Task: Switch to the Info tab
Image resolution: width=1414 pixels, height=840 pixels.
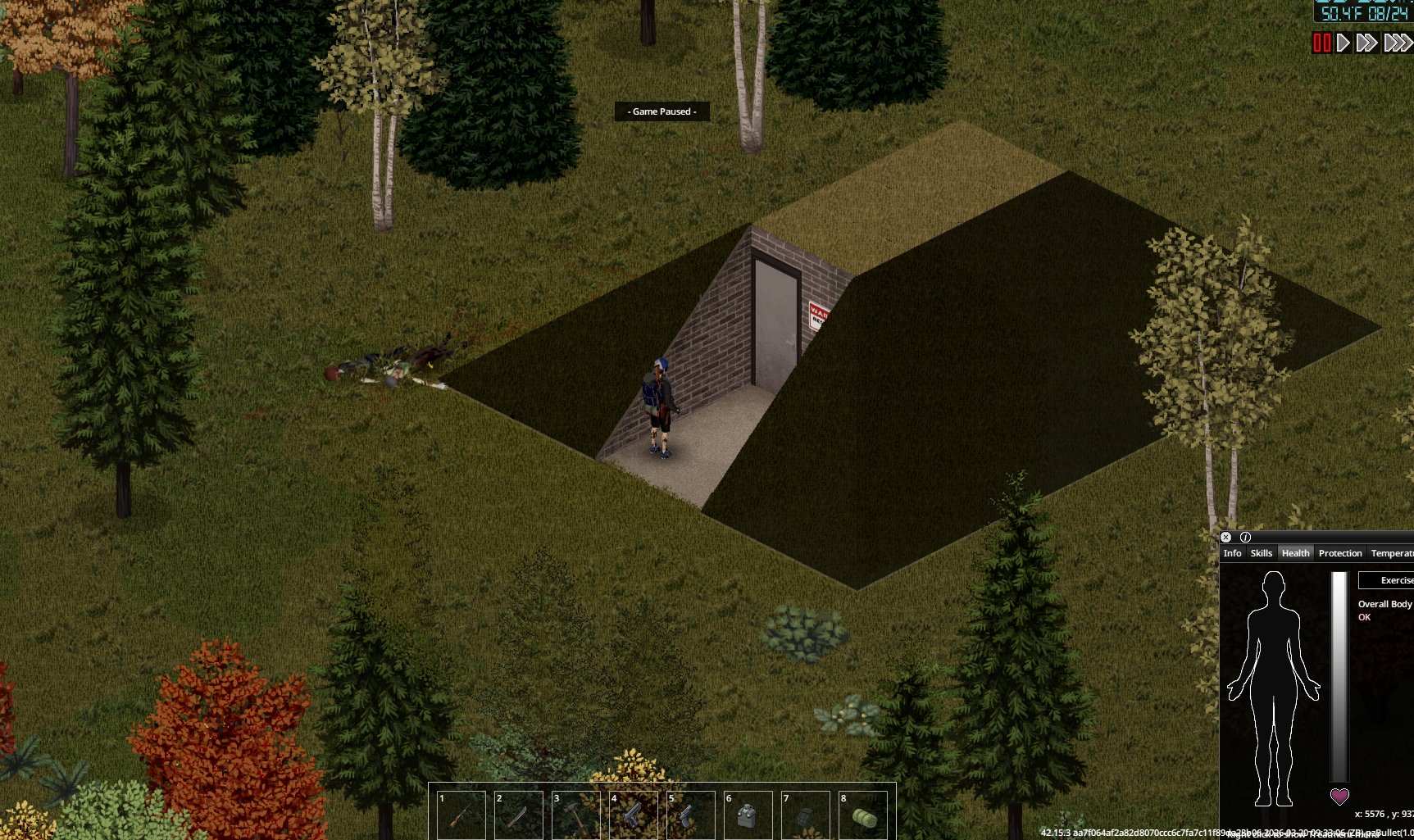Action: [1232, 553]
